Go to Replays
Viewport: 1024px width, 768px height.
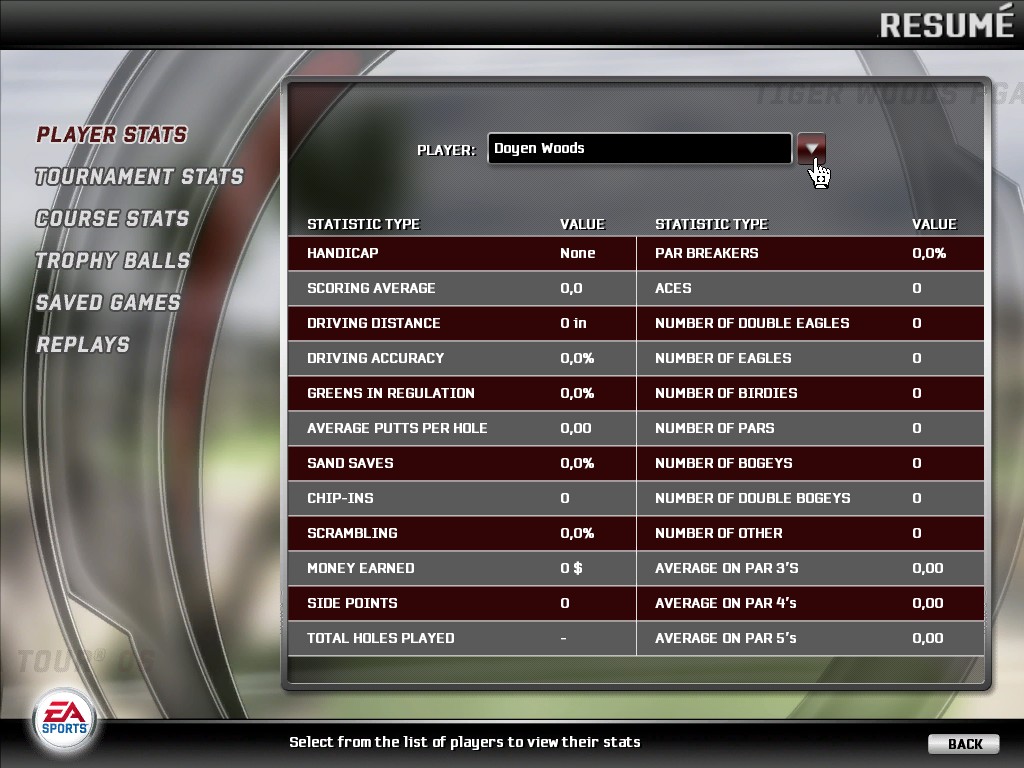pos(83,345)
